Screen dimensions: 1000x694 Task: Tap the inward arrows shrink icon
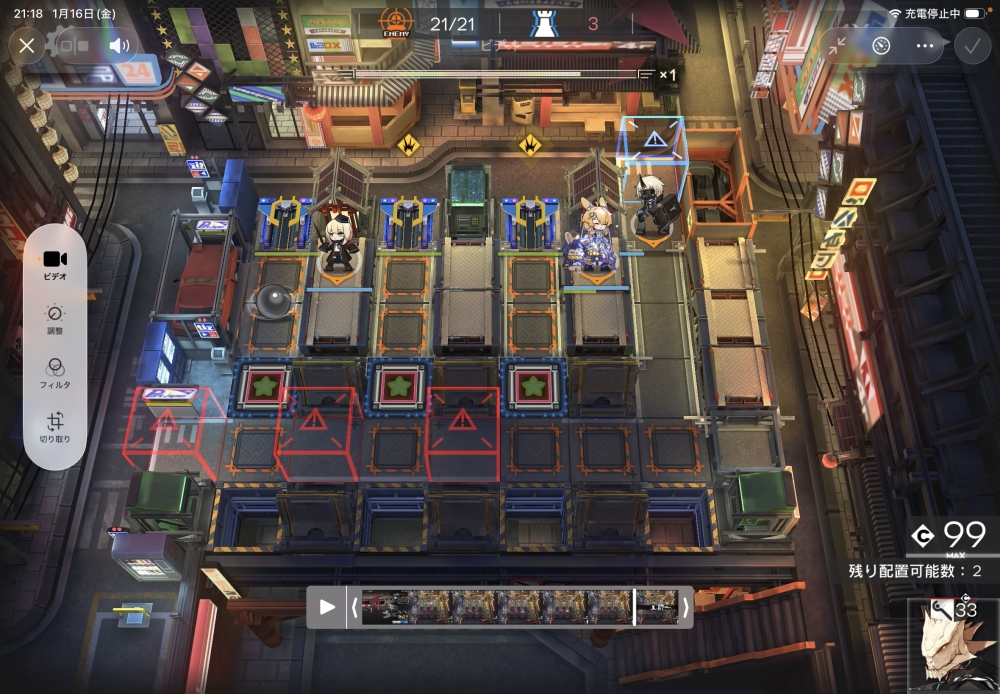(x=838, y=46)
